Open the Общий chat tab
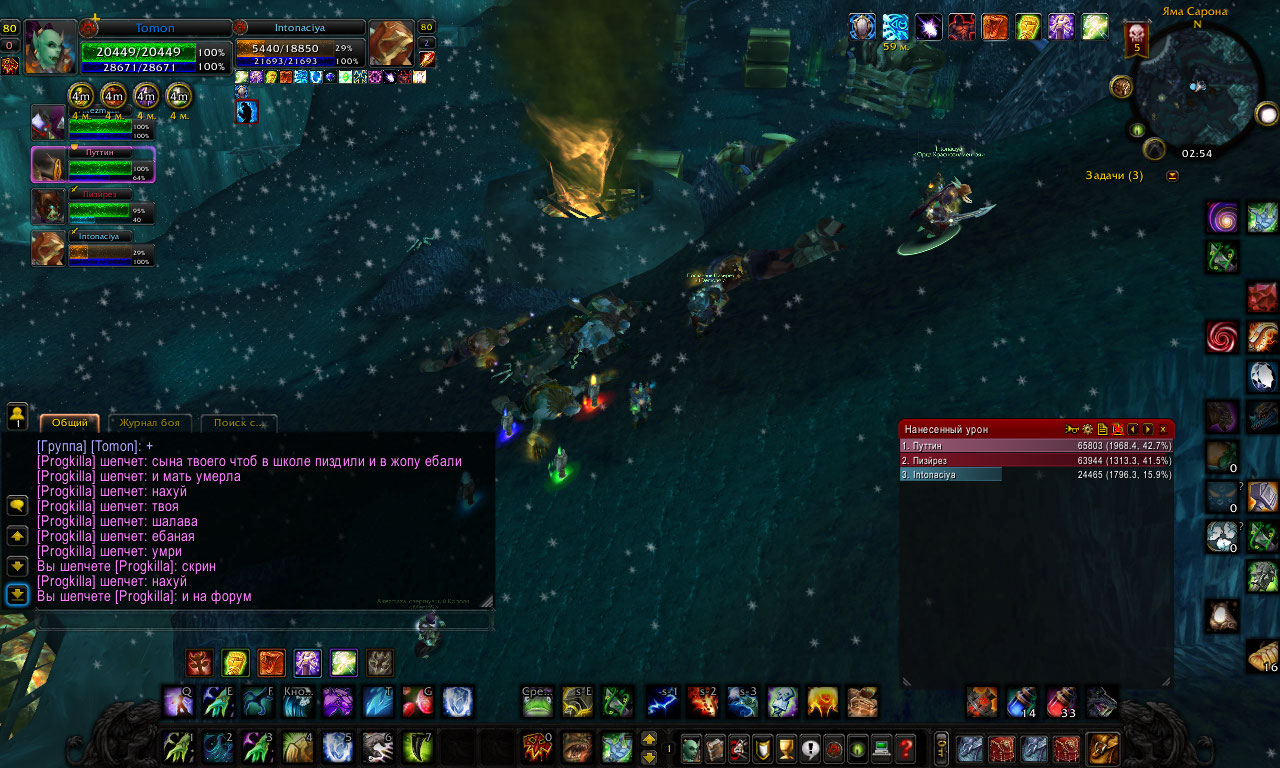 (x=70, y=423)
